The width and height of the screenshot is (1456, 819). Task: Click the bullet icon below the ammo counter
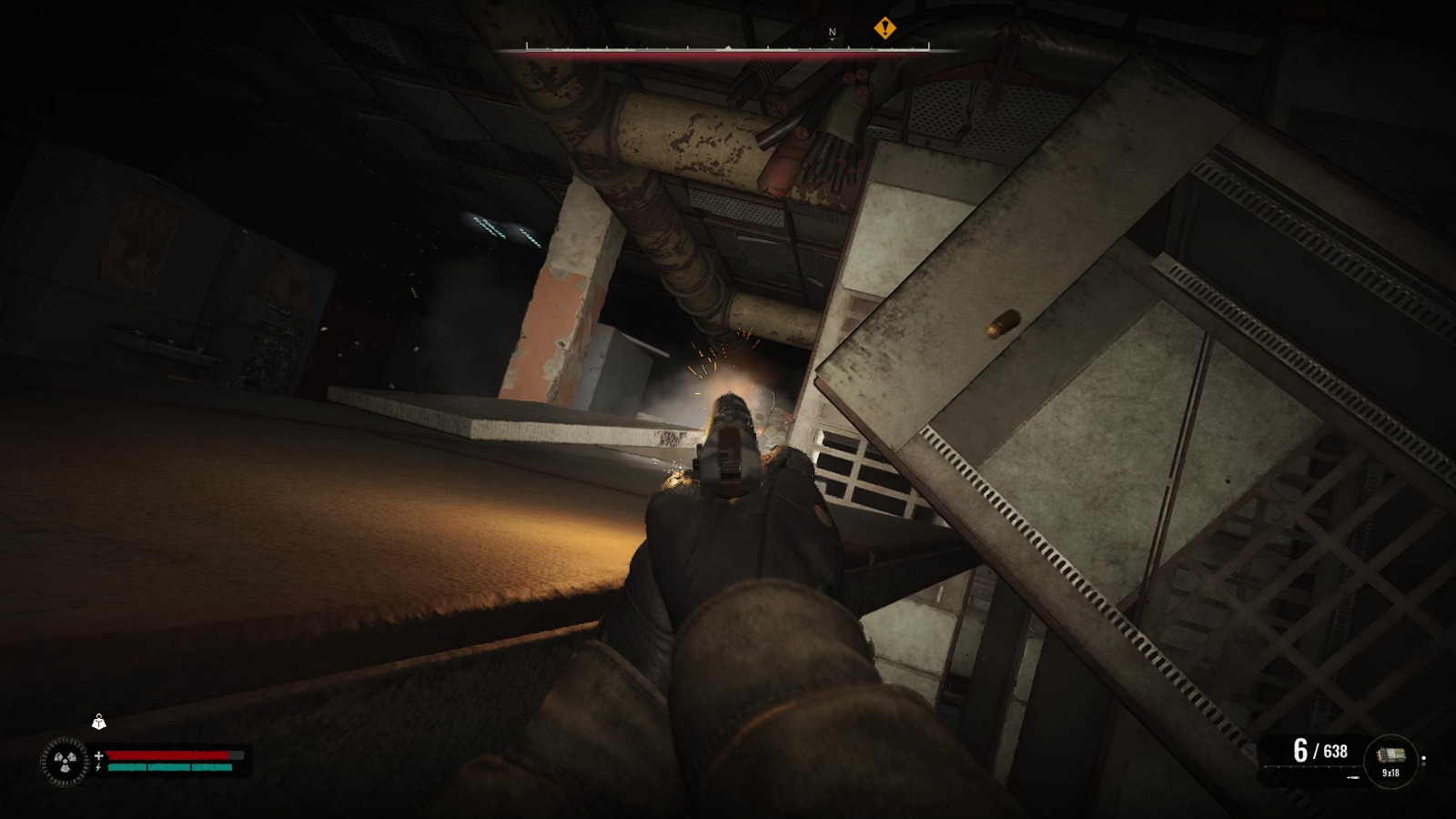point(1353,778)
